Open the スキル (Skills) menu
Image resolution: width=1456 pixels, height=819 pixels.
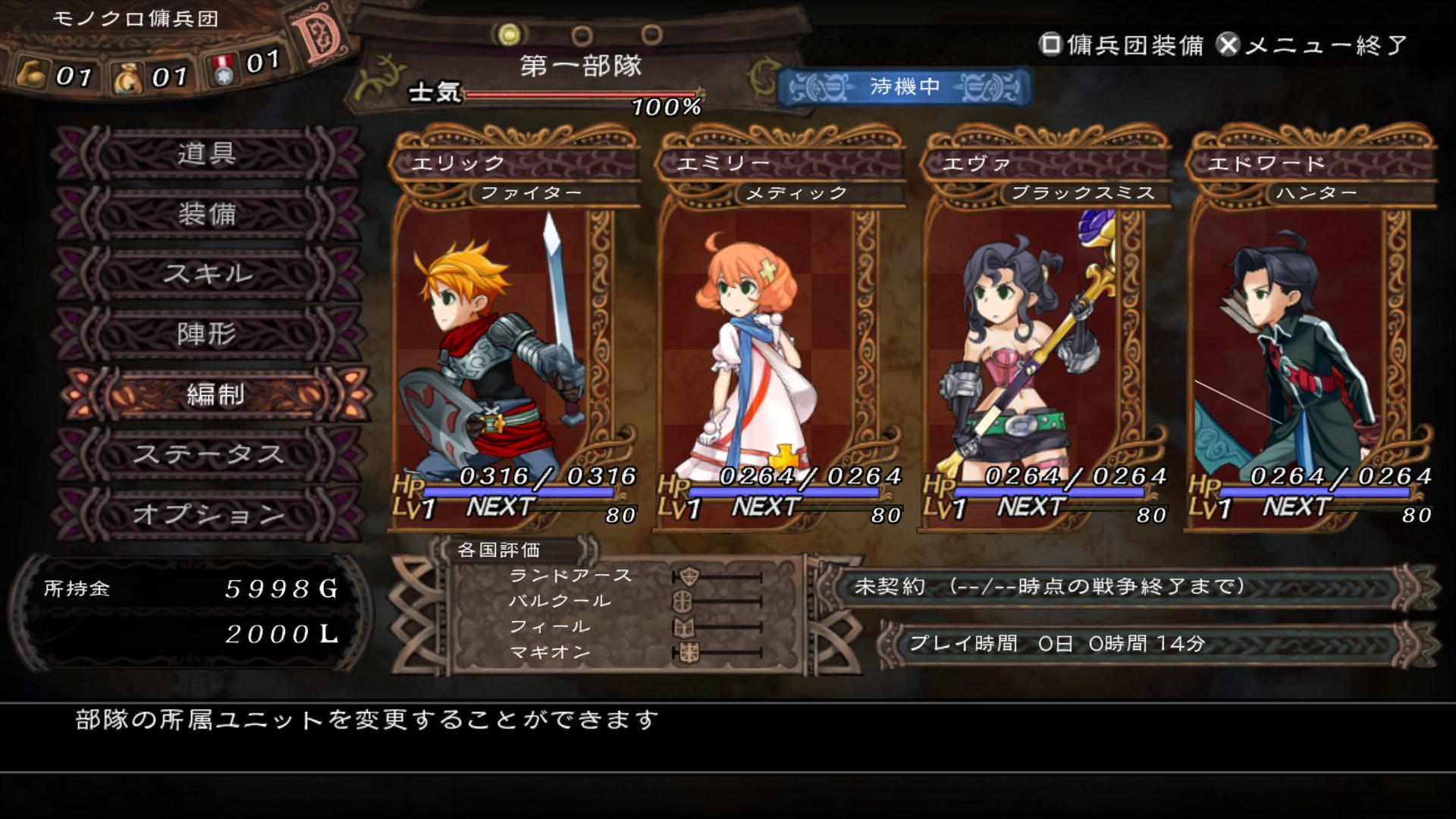(x=206, y=274)
